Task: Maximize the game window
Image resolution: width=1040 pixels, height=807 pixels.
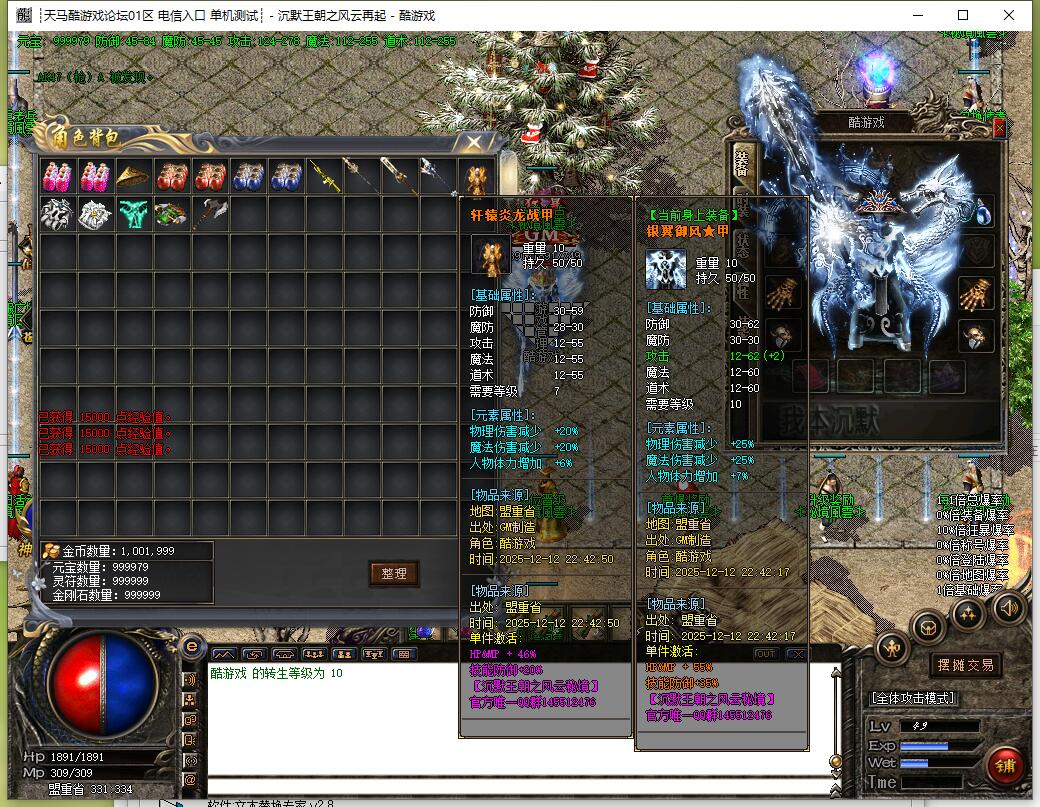Action: (x=963, y=15)
